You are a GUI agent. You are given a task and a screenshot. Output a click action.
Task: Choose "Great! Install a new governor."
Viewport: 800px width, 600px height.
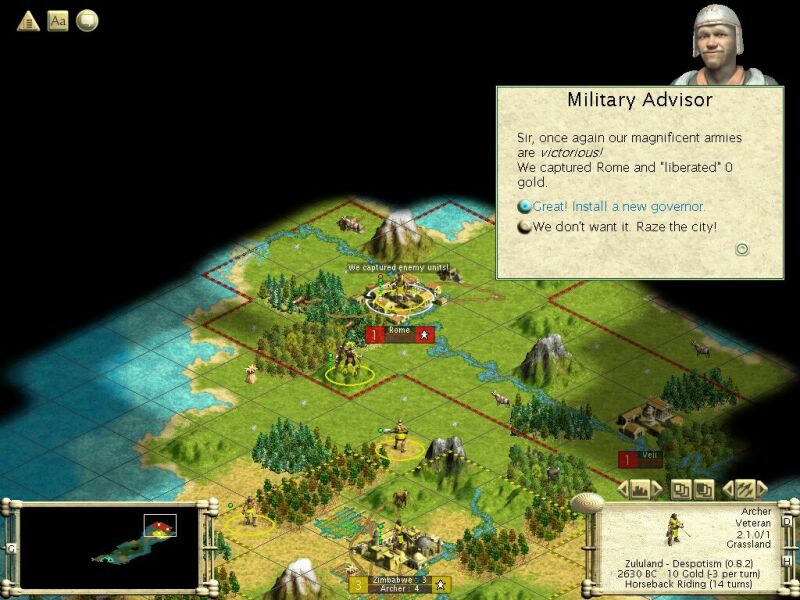(x=619, y=207)
